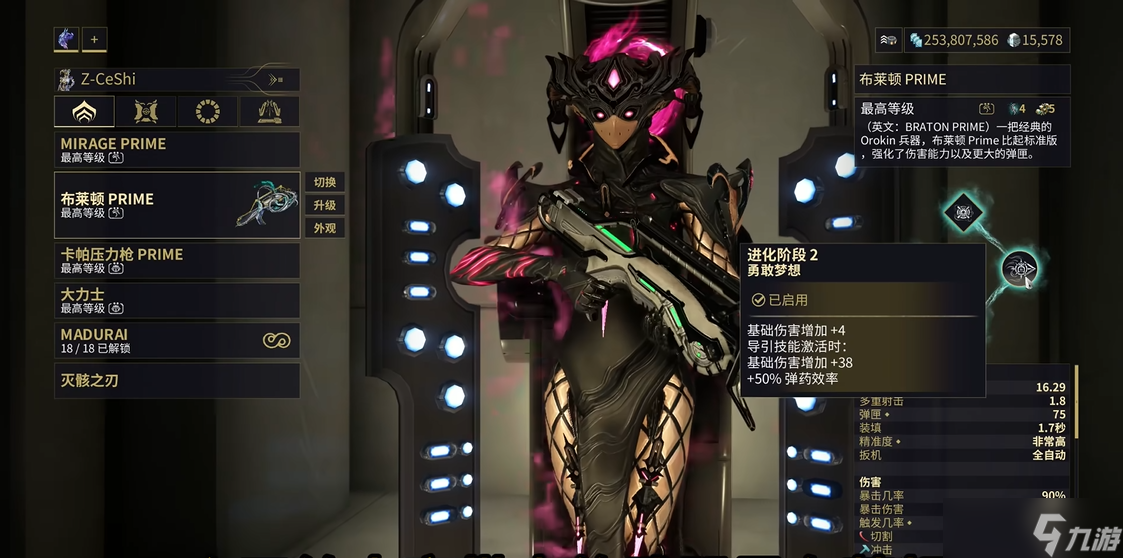Open the 卡帕压力枪 Prime secondary weapon slot
This screenshot has height=558, width=1123.
176,260
